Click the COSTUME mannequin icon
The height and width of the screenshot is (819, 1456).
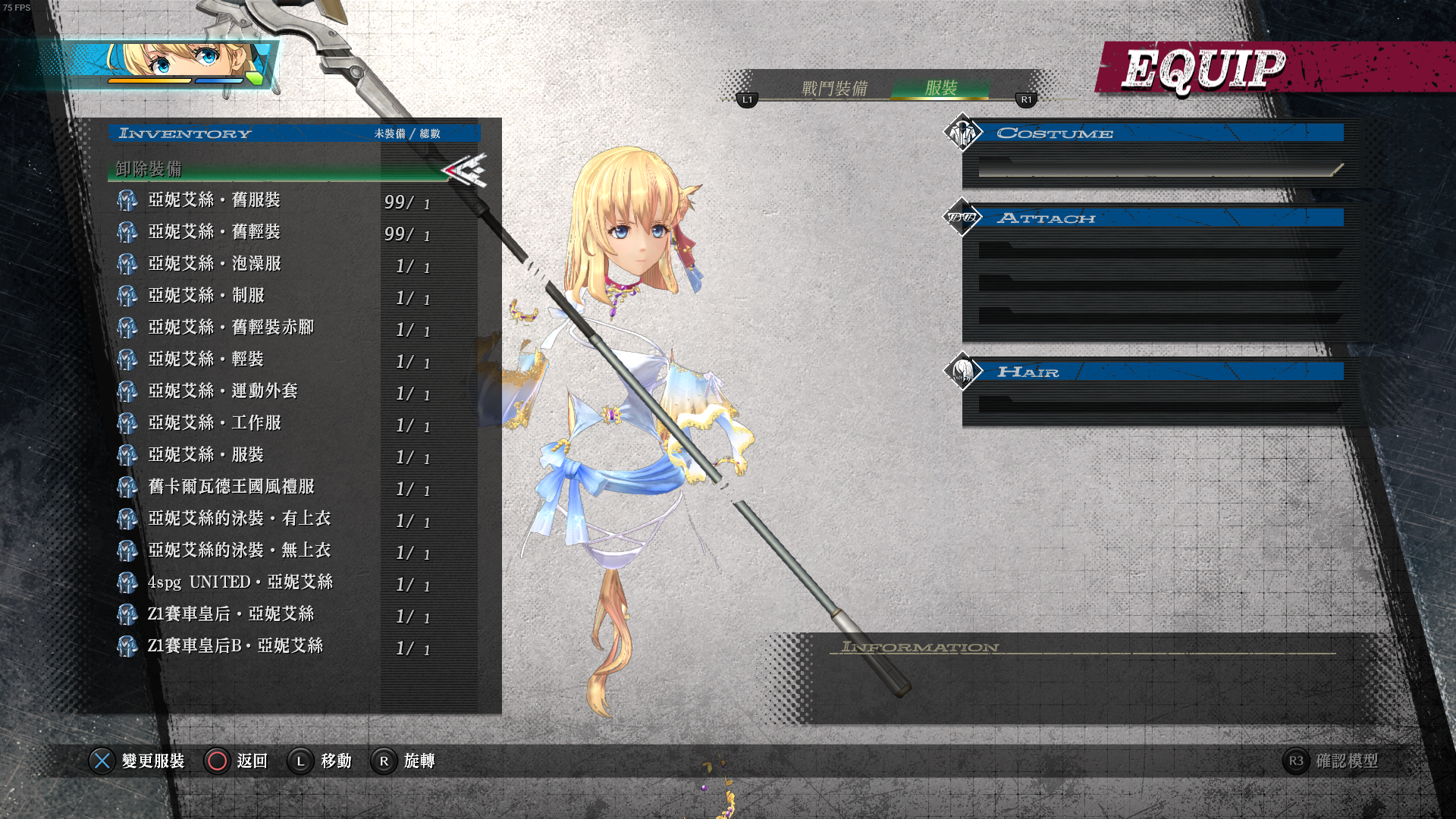coord(962,132)
